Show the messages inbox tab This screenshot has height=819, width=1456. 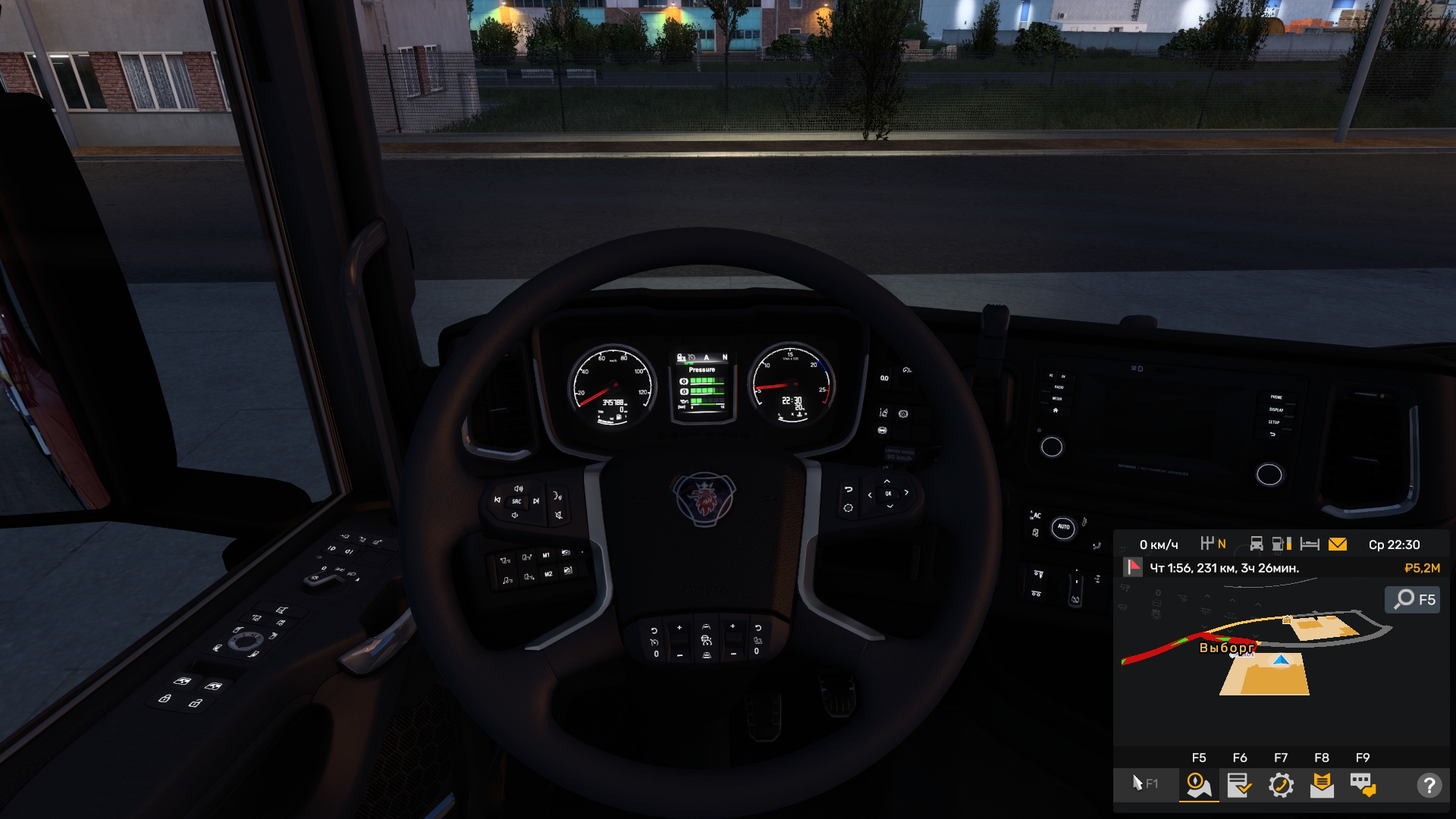tap(1322, 785)
